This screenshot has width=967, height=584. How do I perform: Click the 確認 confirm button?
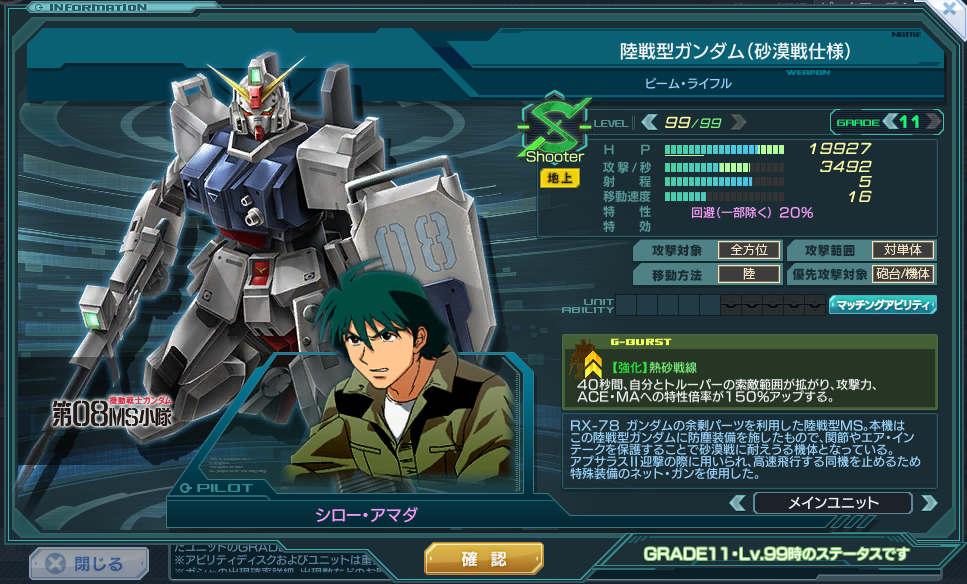point(484,559)
